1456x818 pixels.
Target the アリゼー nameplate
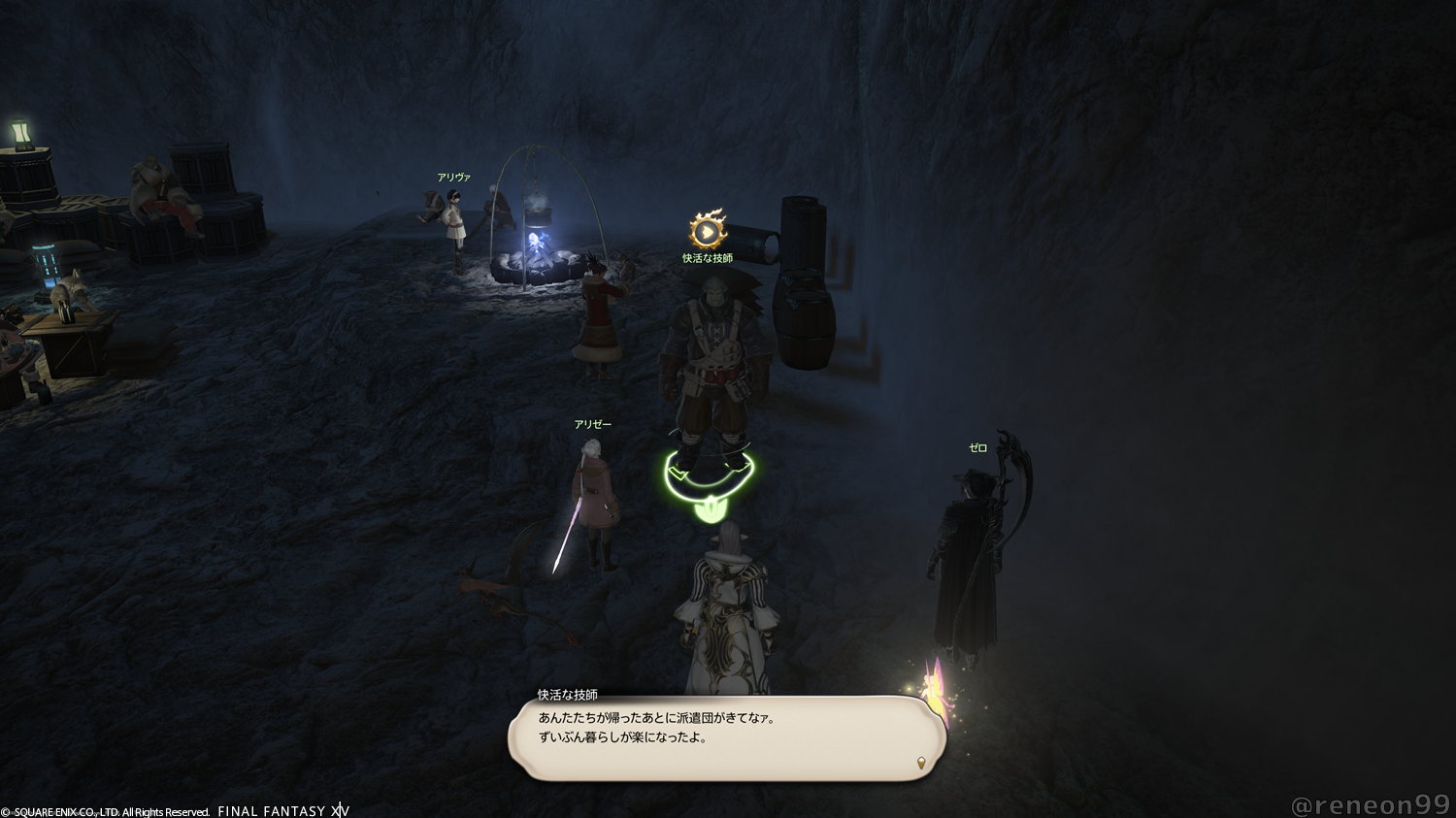592,425
